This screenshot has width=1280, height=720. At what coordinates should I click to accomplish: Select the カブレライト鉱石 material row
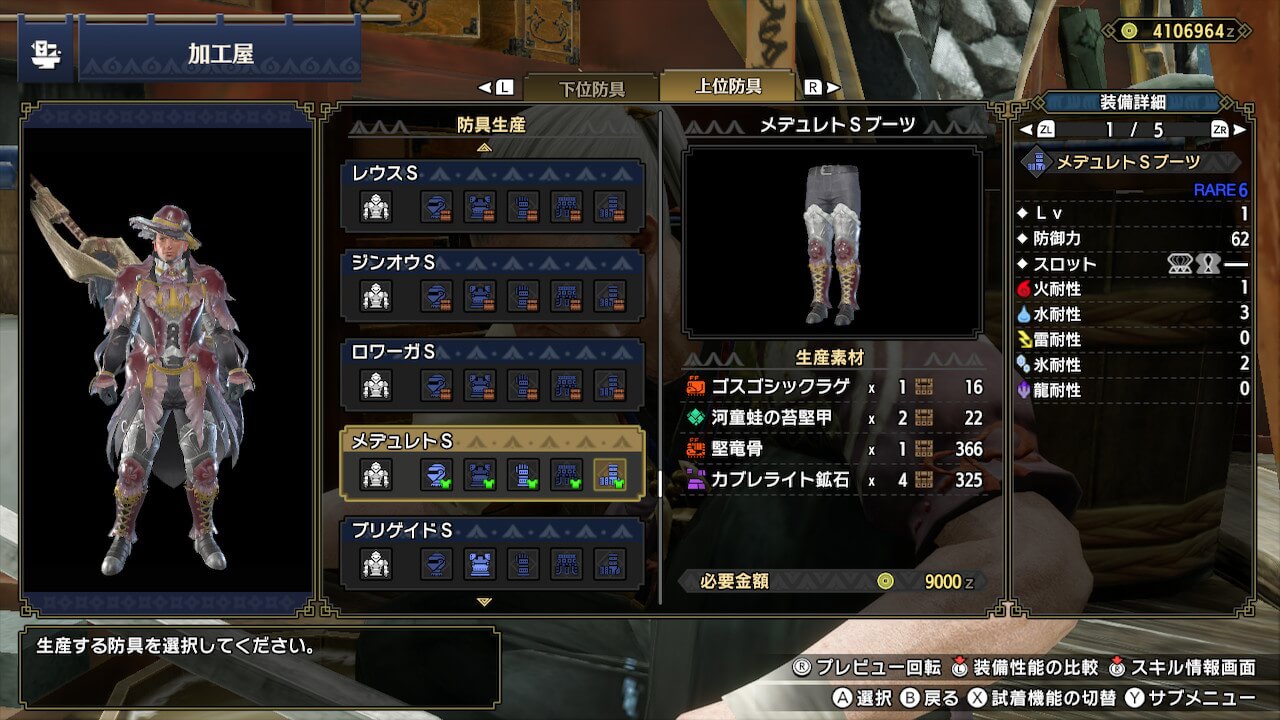(834, 480)
